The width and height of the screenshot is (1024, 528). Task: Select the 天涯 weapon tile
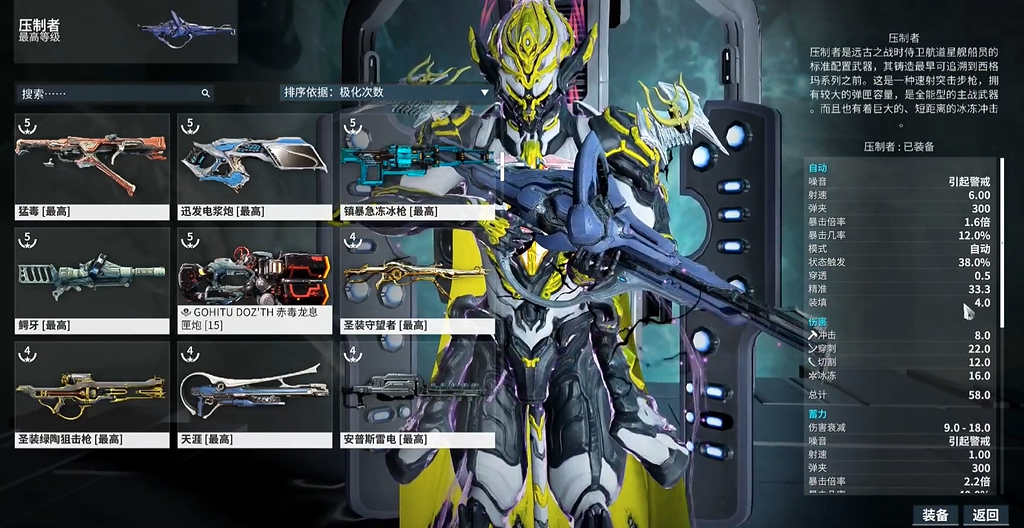[254, 394]
